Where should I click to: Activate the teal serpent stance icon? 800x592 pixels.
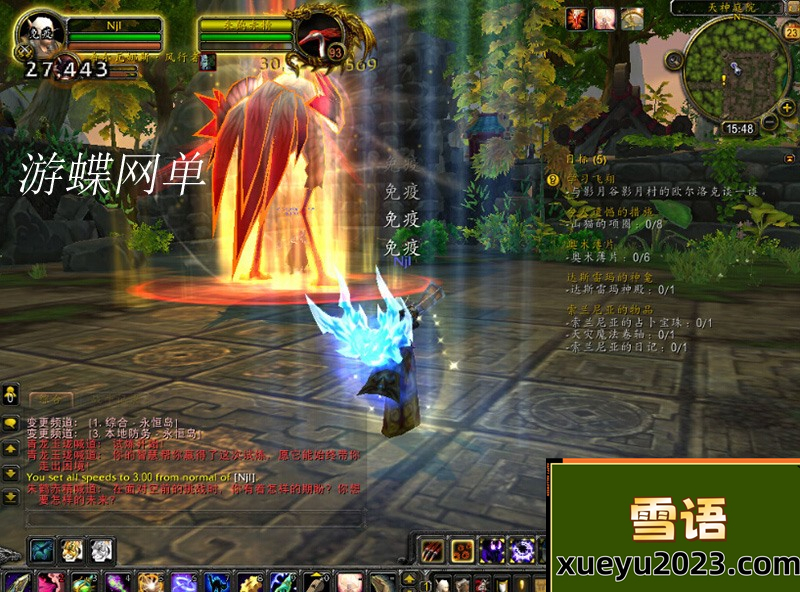click(42, 550)
